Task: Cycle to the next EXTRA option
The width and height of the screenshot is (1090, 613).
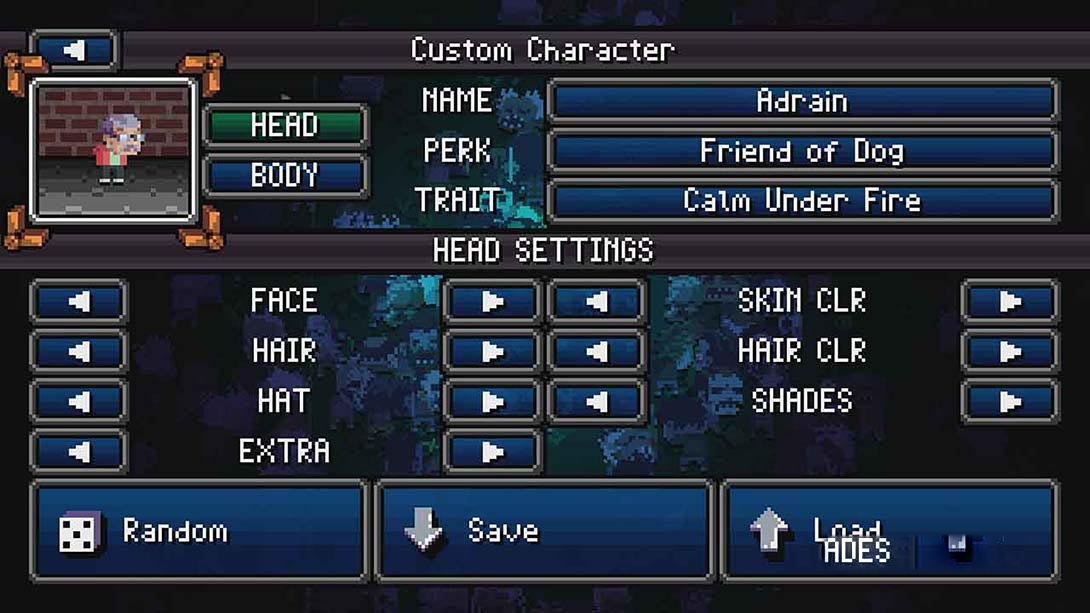Action: (x=492, y=451)
